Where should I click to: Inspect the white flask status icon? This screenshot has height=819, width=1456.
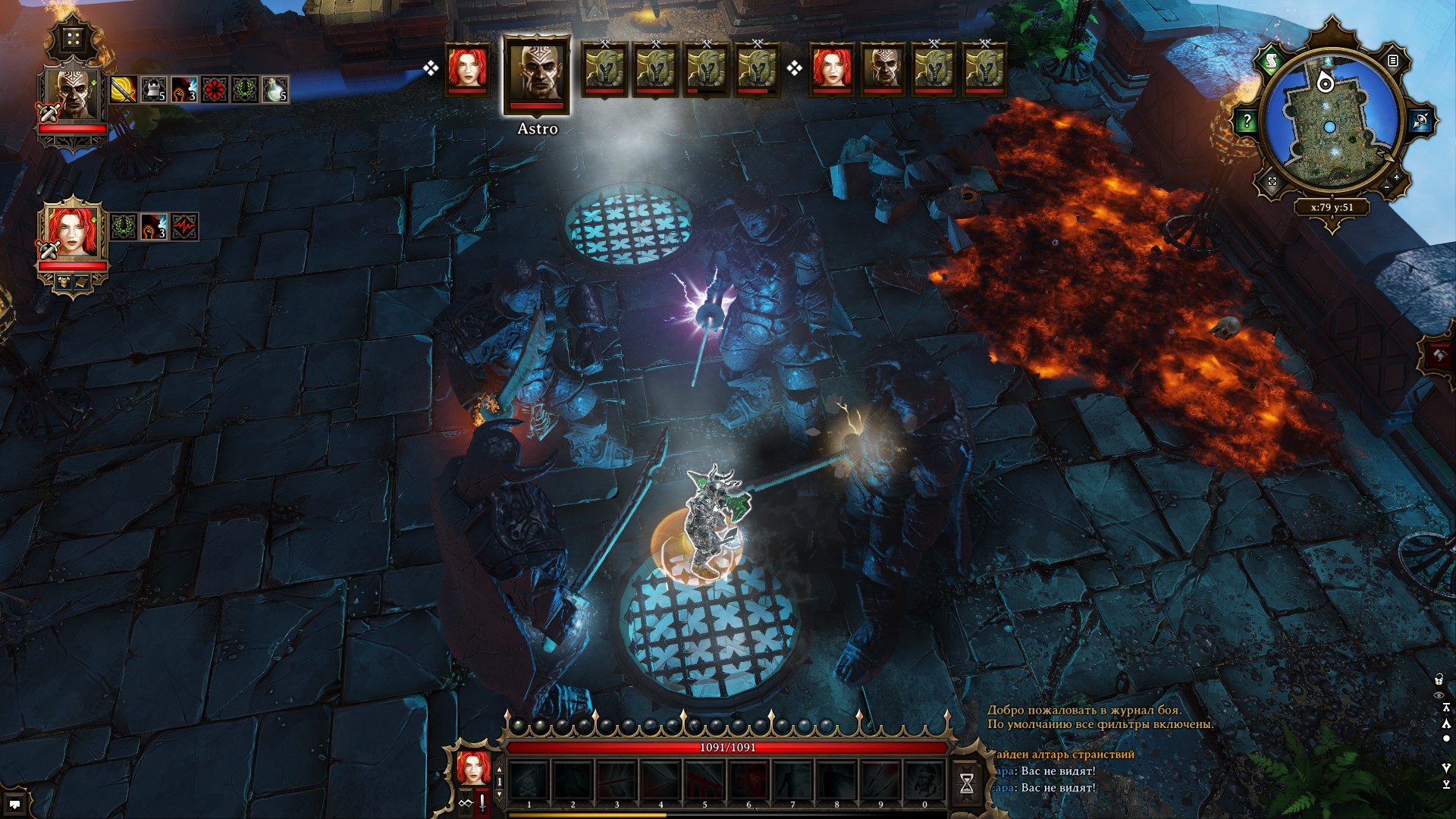pyautogui.click(x=275, y=90)
